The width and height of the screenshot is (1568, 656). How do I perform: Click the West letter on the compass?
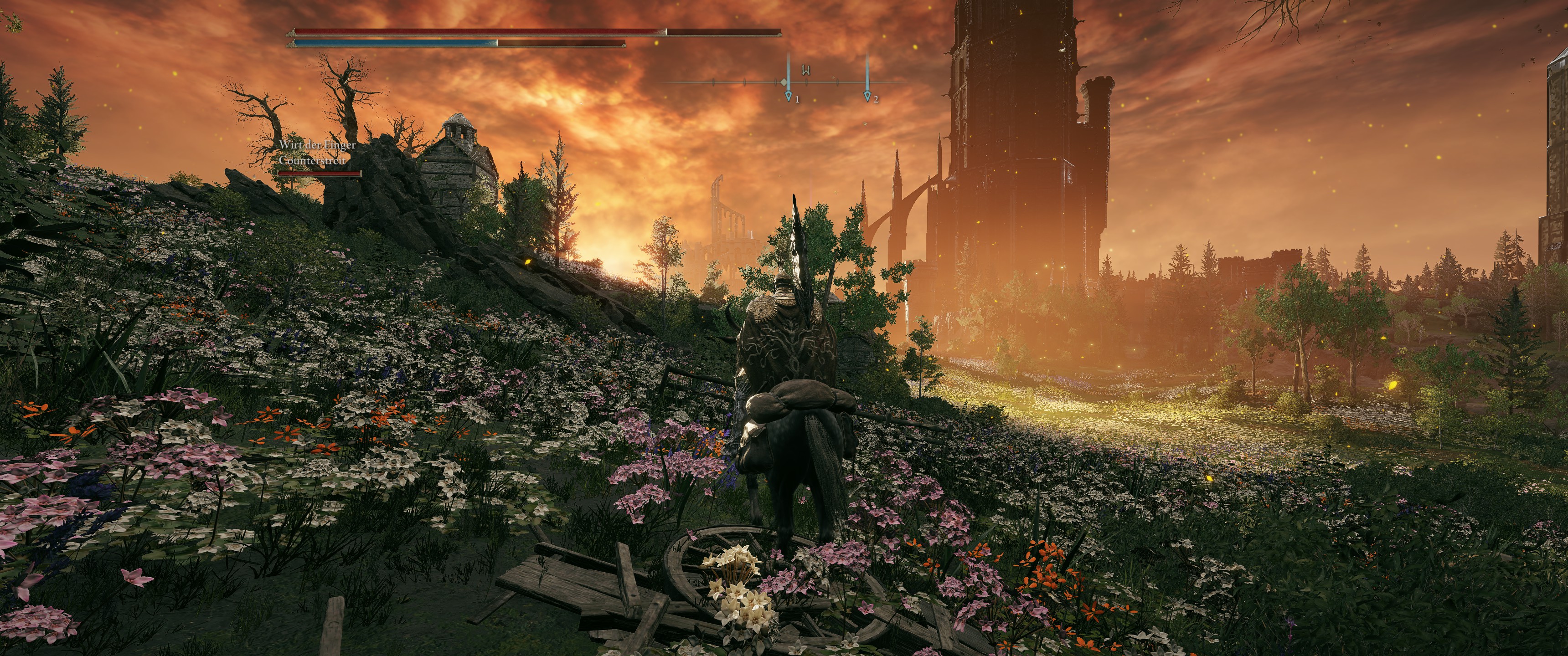(x=806, y=70)
